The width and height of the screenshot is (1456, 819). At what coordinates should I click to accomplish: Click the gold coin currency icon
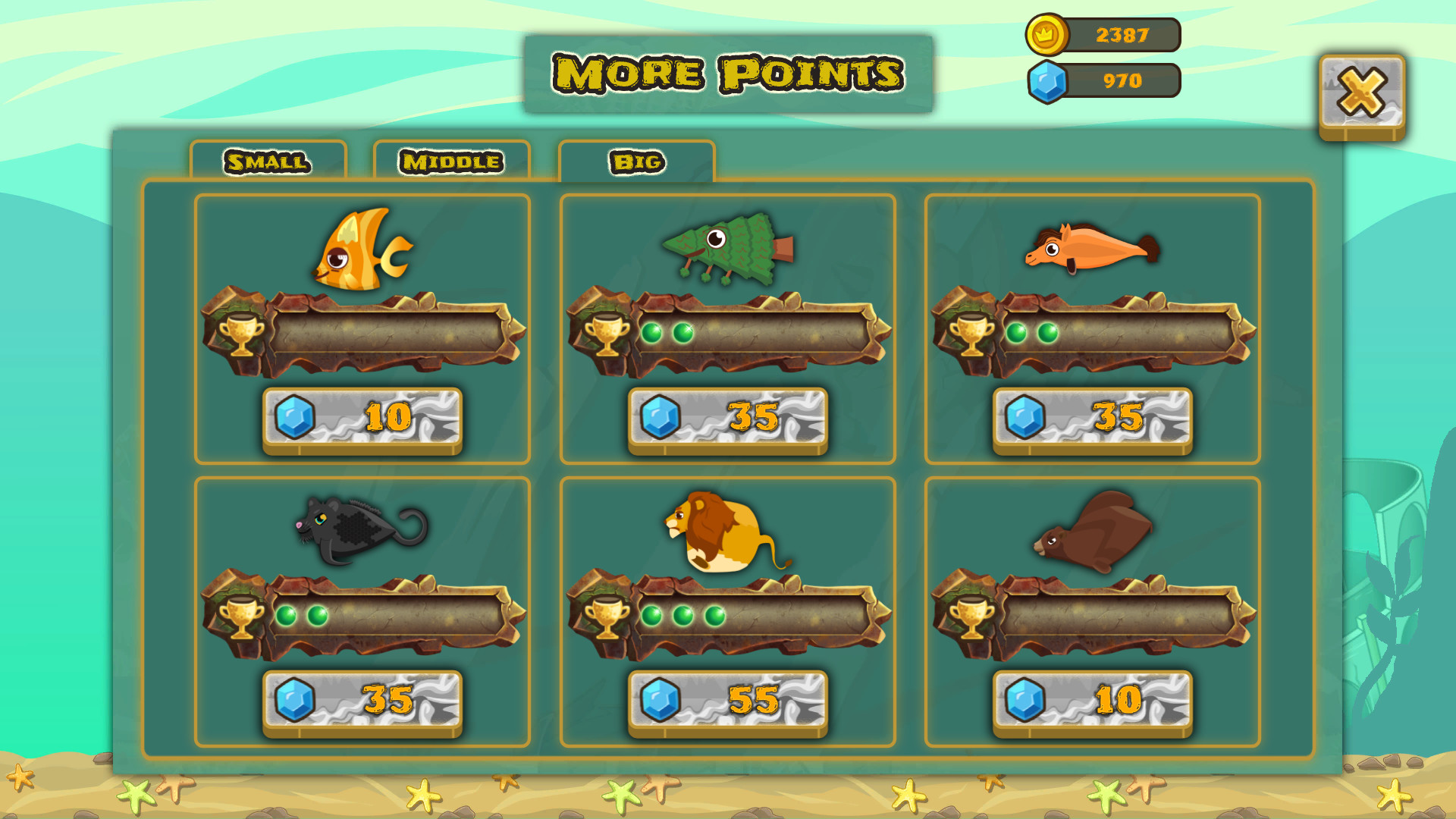point(1046,33)
